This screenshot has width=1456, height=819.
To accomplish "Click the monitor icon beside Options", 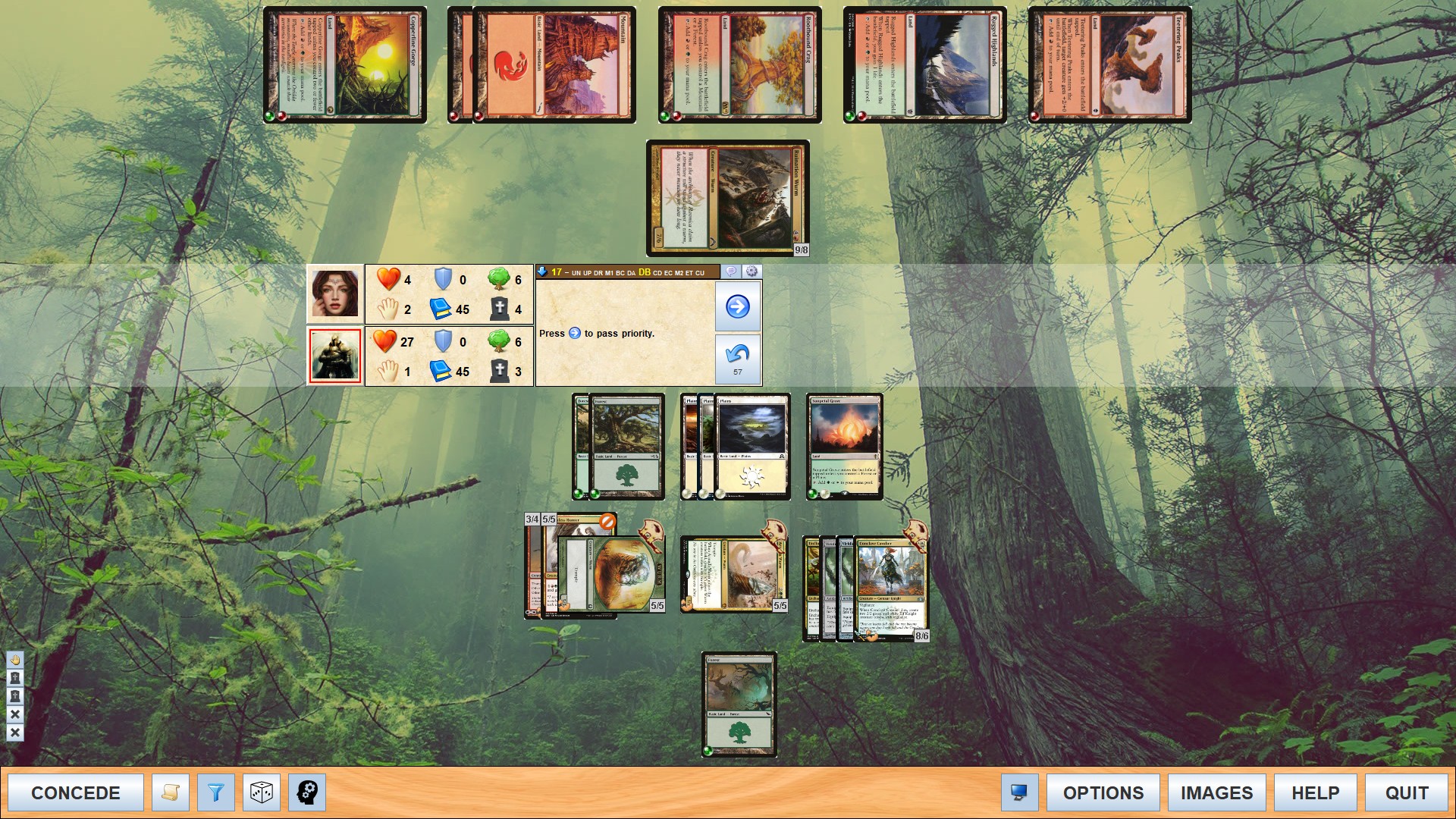I will tap(1019, 792).
